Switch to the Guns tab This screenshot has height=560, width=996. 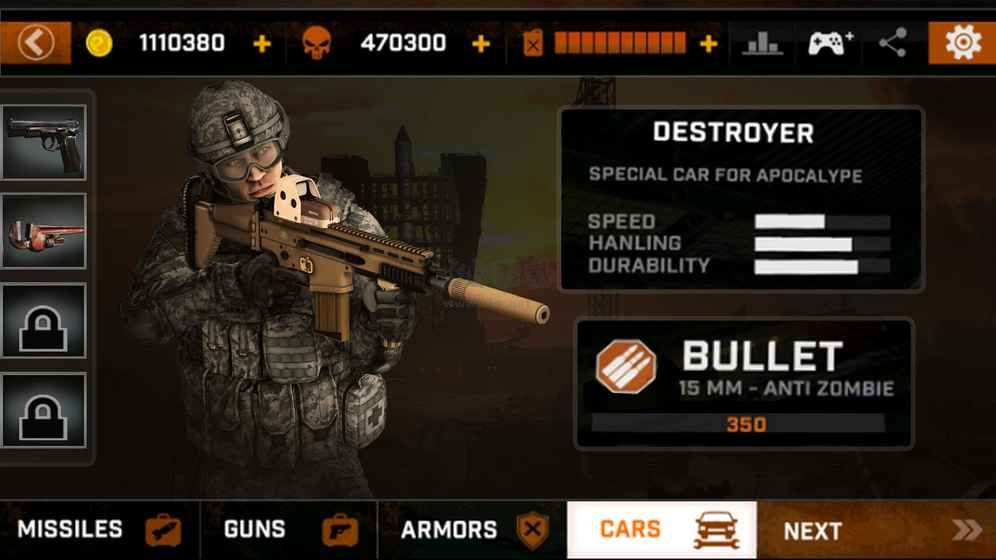pos(288,530)
